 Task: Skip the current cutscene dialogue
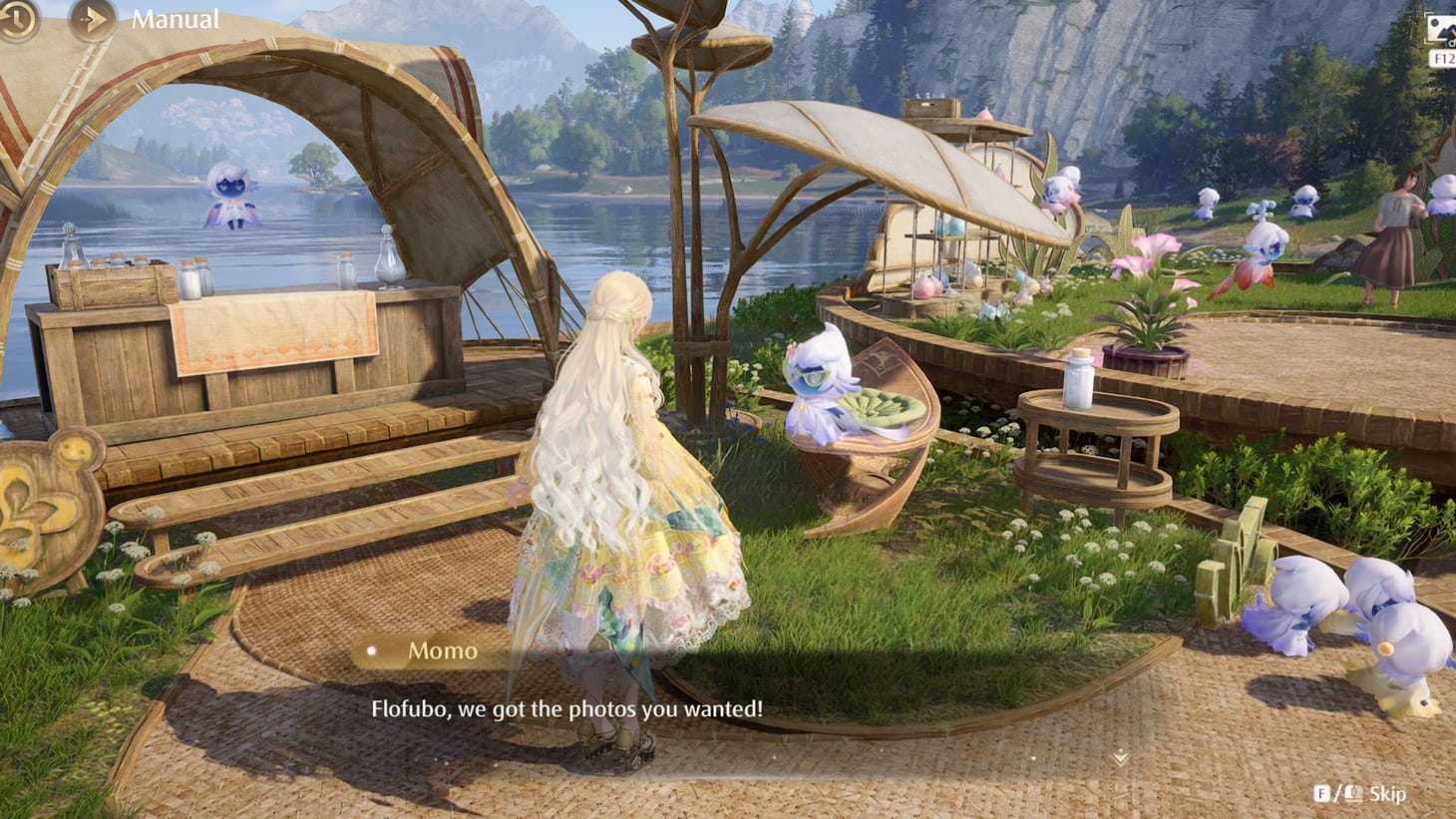(1391, 793)
